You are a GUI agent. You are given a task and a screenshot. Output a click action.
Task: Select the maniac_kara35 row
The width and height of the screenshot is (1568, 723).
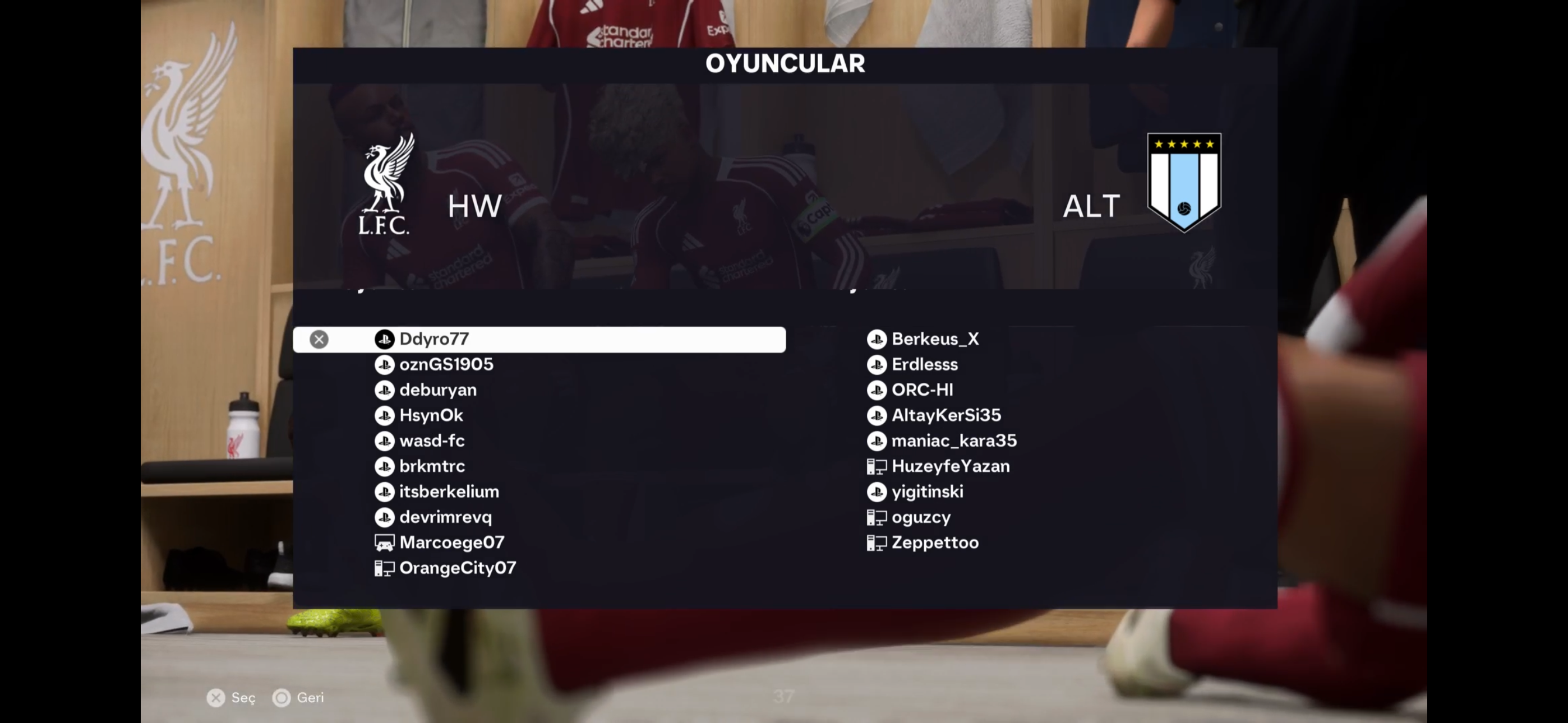click(954, 441)
